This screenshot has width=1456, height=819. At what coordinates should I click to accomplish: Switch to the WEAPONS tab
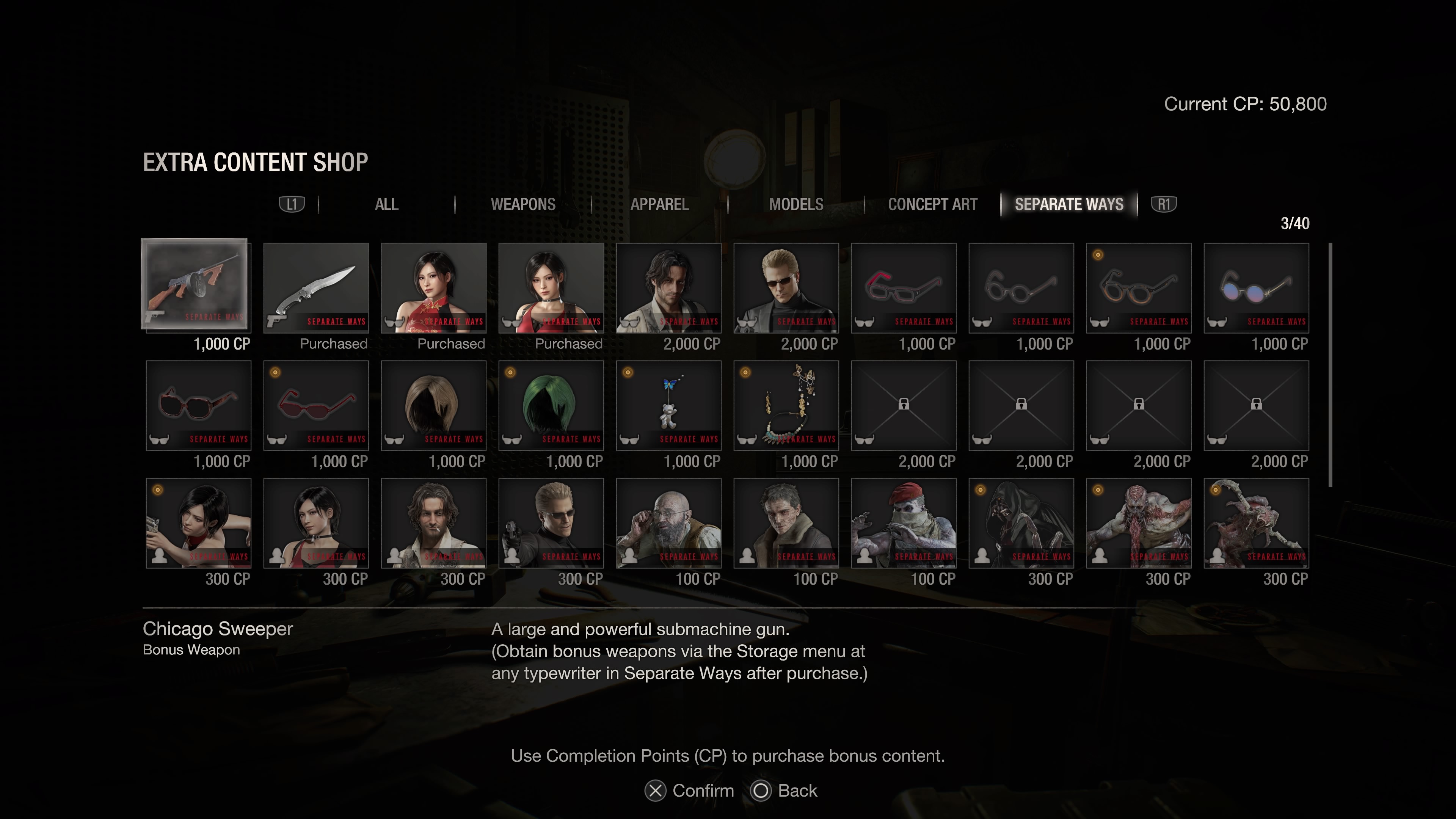(524, 205)
